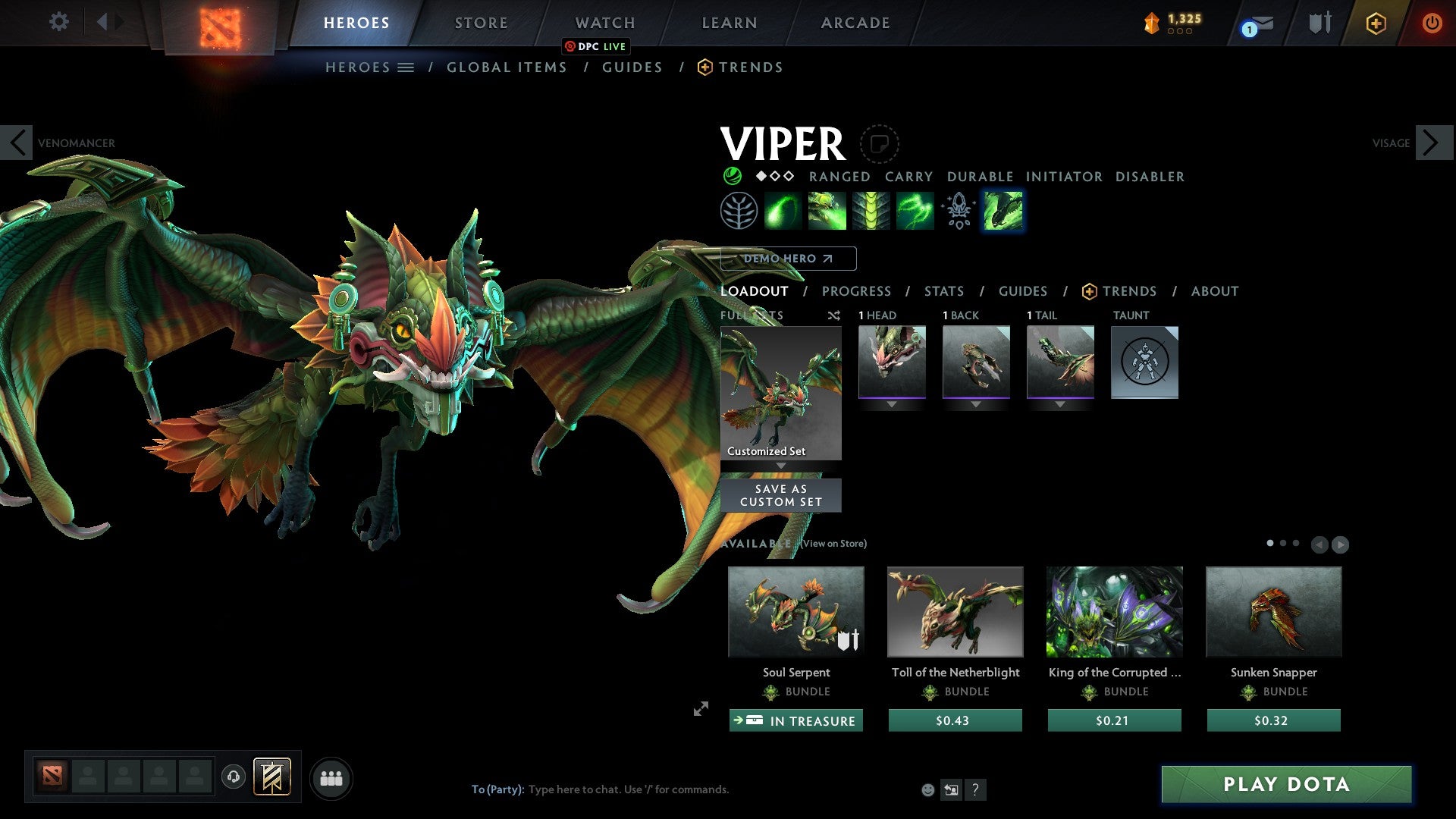Select Viper's ultimate ability icon
Screen dimensions: 1456x819
click(x=1001, y=211)
